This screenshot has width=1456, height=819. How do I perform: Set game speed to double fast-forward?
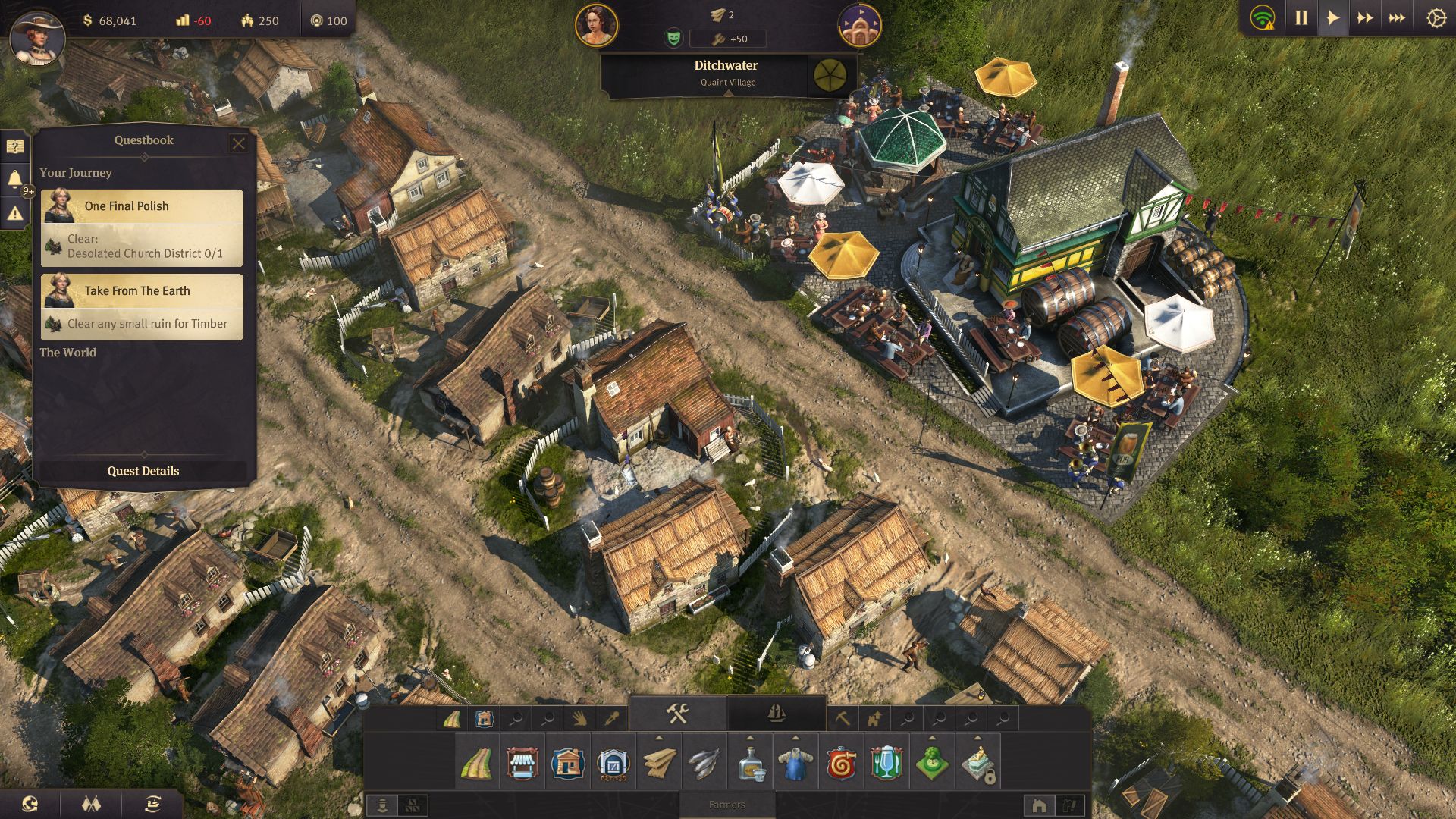1364,18
